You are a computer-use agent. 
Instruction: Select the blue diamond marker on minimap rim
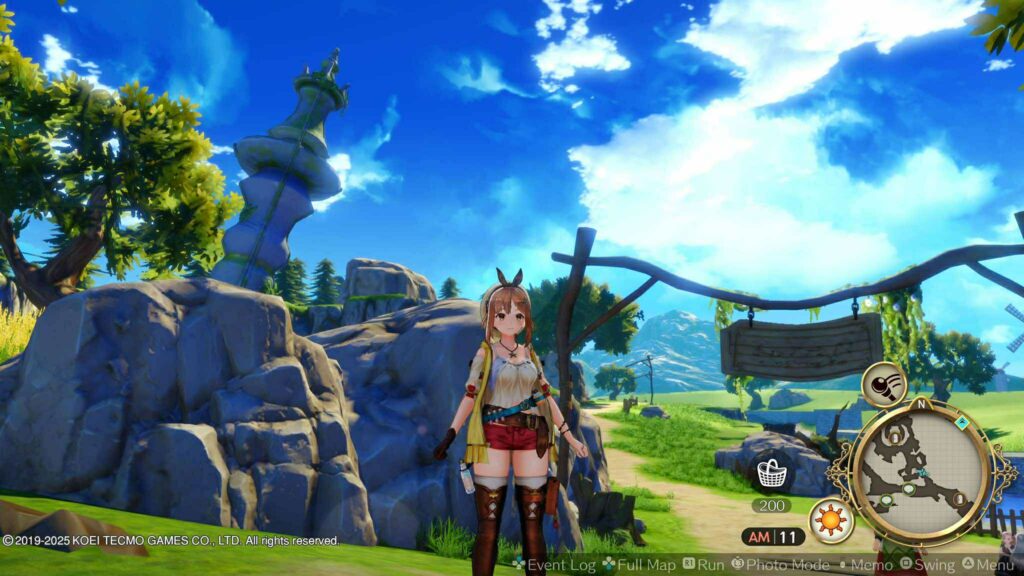(961, 423)
